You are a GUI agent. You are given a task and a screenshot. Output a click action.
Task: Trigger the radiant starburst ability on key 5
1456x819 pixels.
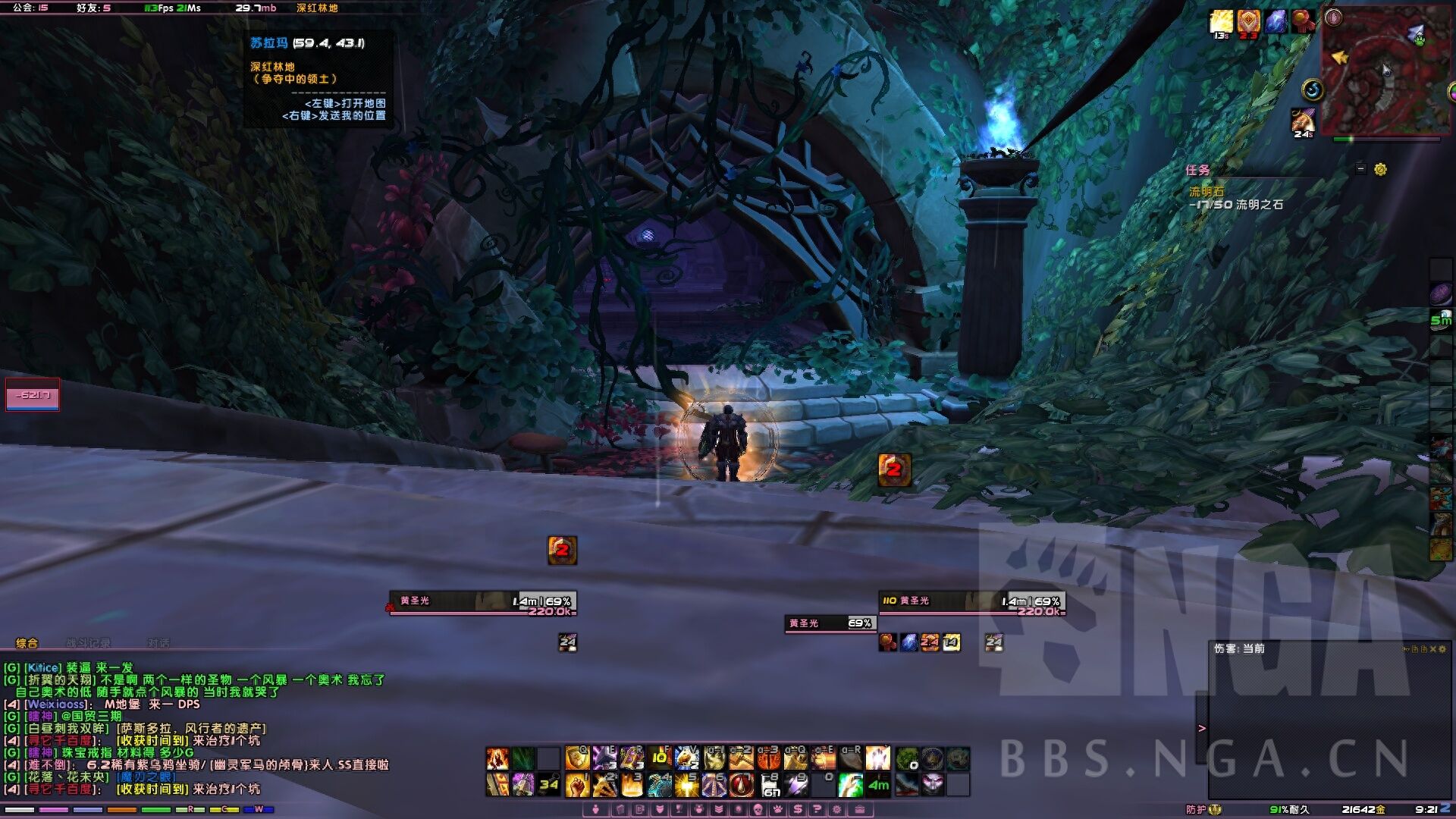coord(686,785)
